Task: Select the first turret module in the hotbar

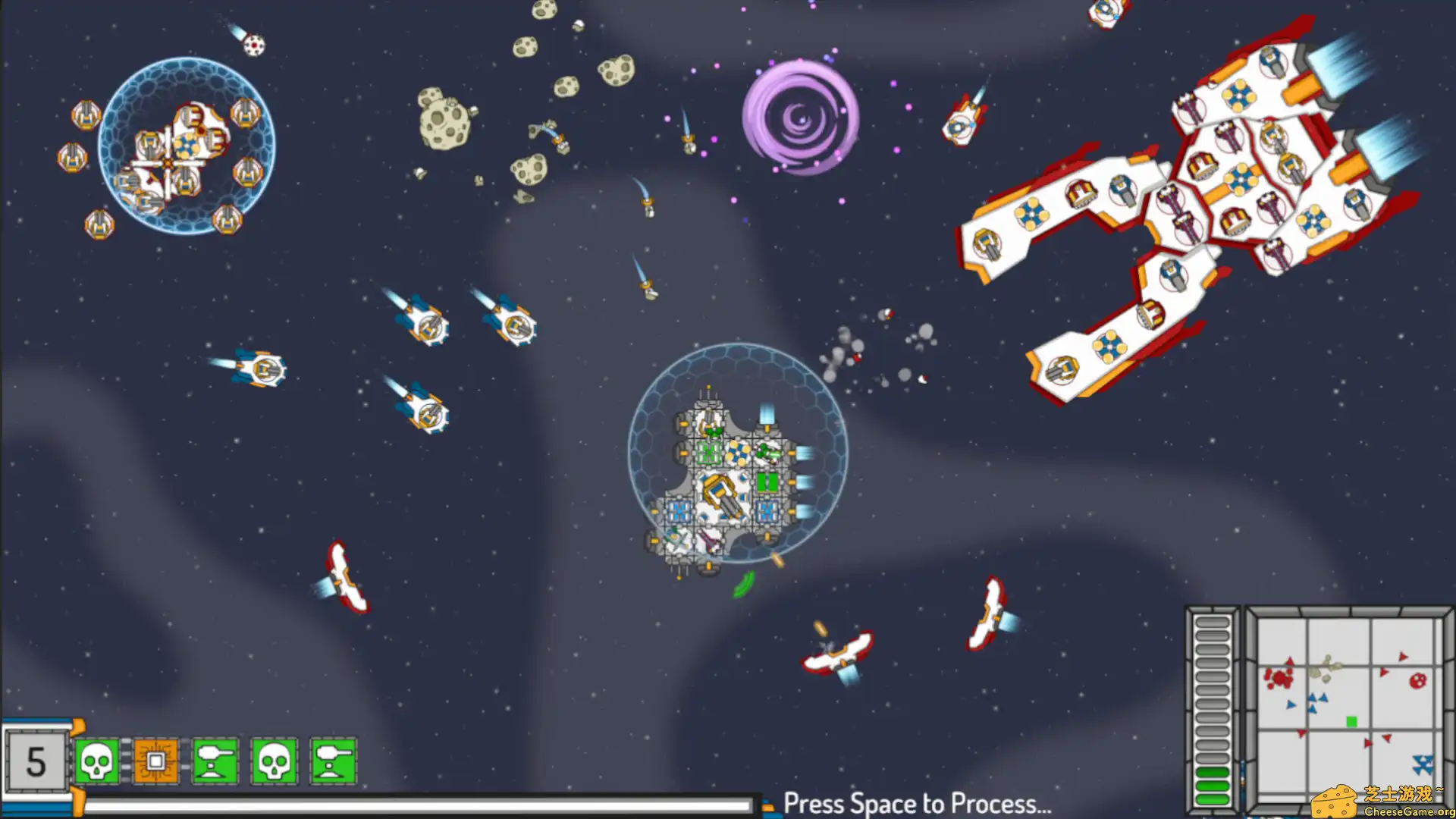Action: 215,762
